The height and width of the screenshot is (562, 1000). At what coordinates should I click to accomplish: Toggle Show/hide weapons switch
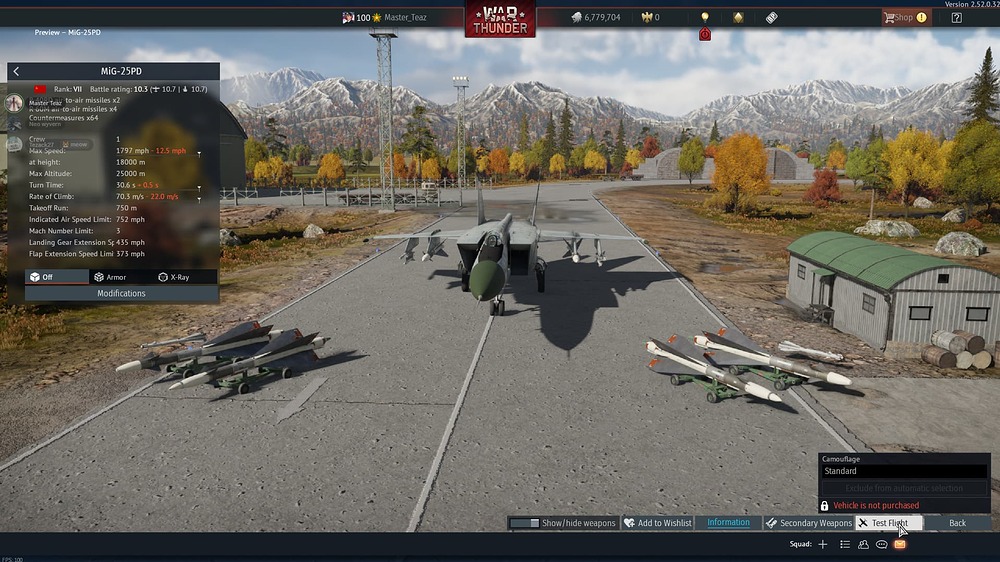tap(562, 523)
